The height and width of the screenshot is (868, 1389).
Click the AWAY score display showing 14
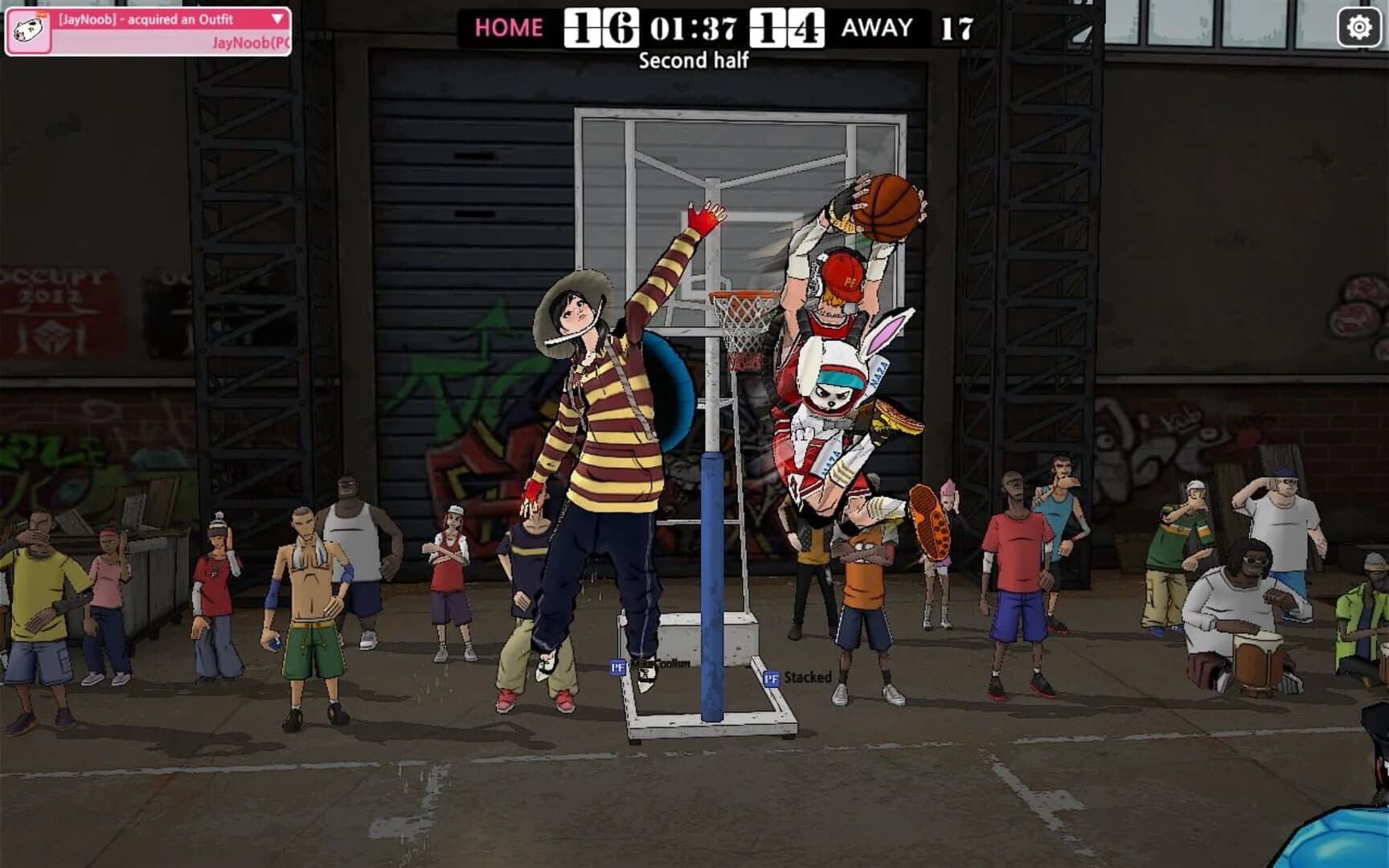[x=785, y=29]
